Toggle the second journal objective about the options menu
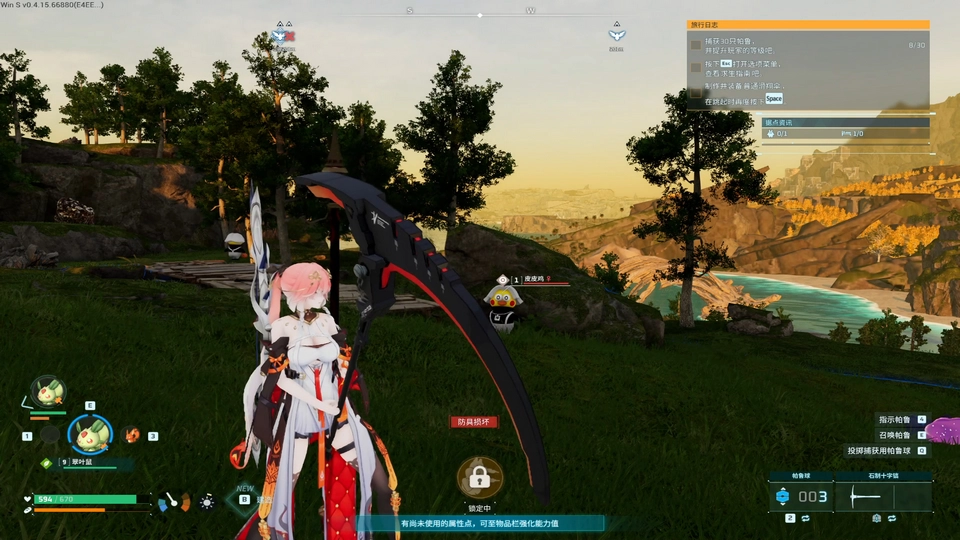Viewport: 960px width, 540px height. (x=696, y=67)
